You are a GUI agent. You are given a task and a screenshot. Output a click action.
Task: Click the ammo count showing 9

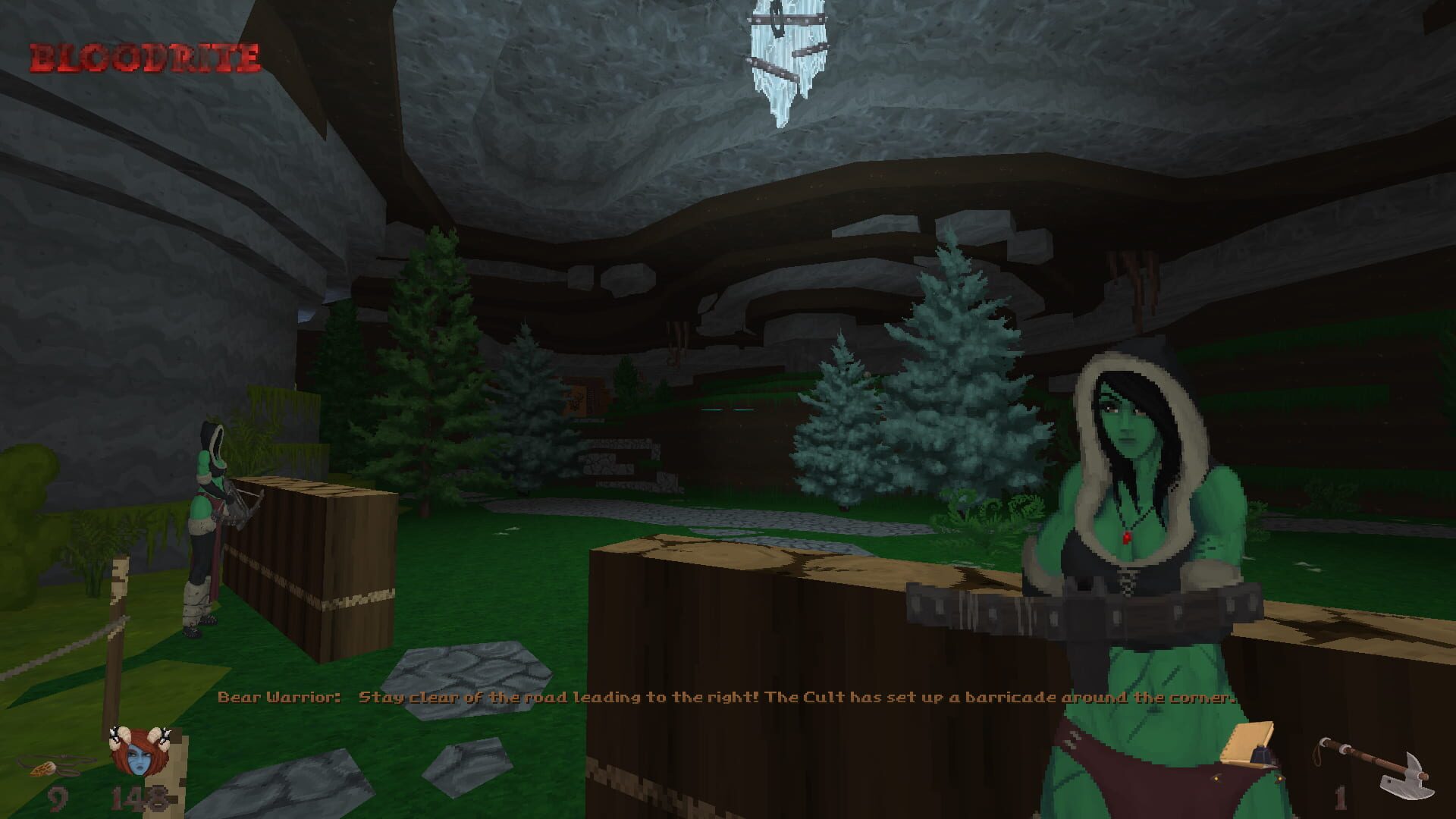tap(57, 800)
